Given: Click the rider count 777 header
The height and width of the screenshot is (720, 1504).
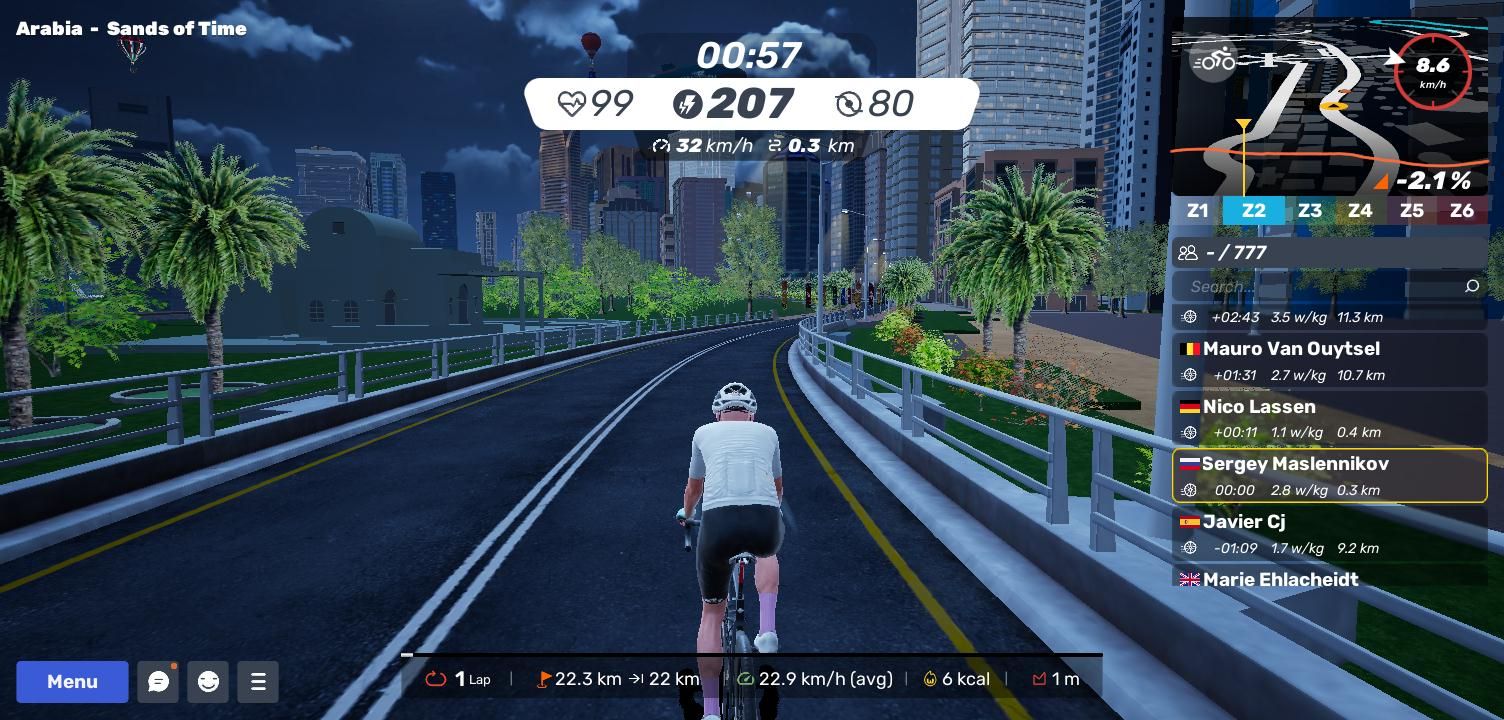Looking at the screenshot, I should 1329,253.
